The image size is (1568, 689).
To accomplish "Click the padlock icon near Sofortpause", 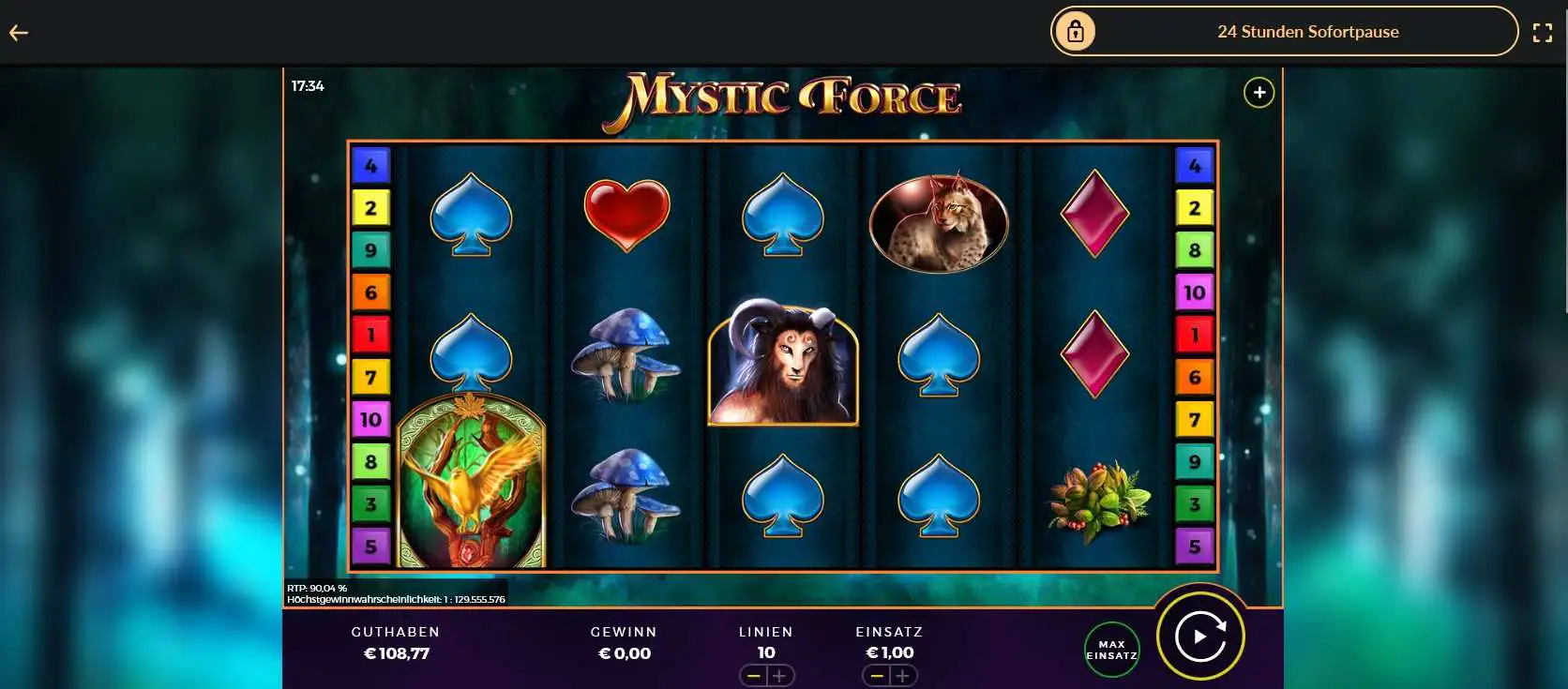I will 1075,31.
